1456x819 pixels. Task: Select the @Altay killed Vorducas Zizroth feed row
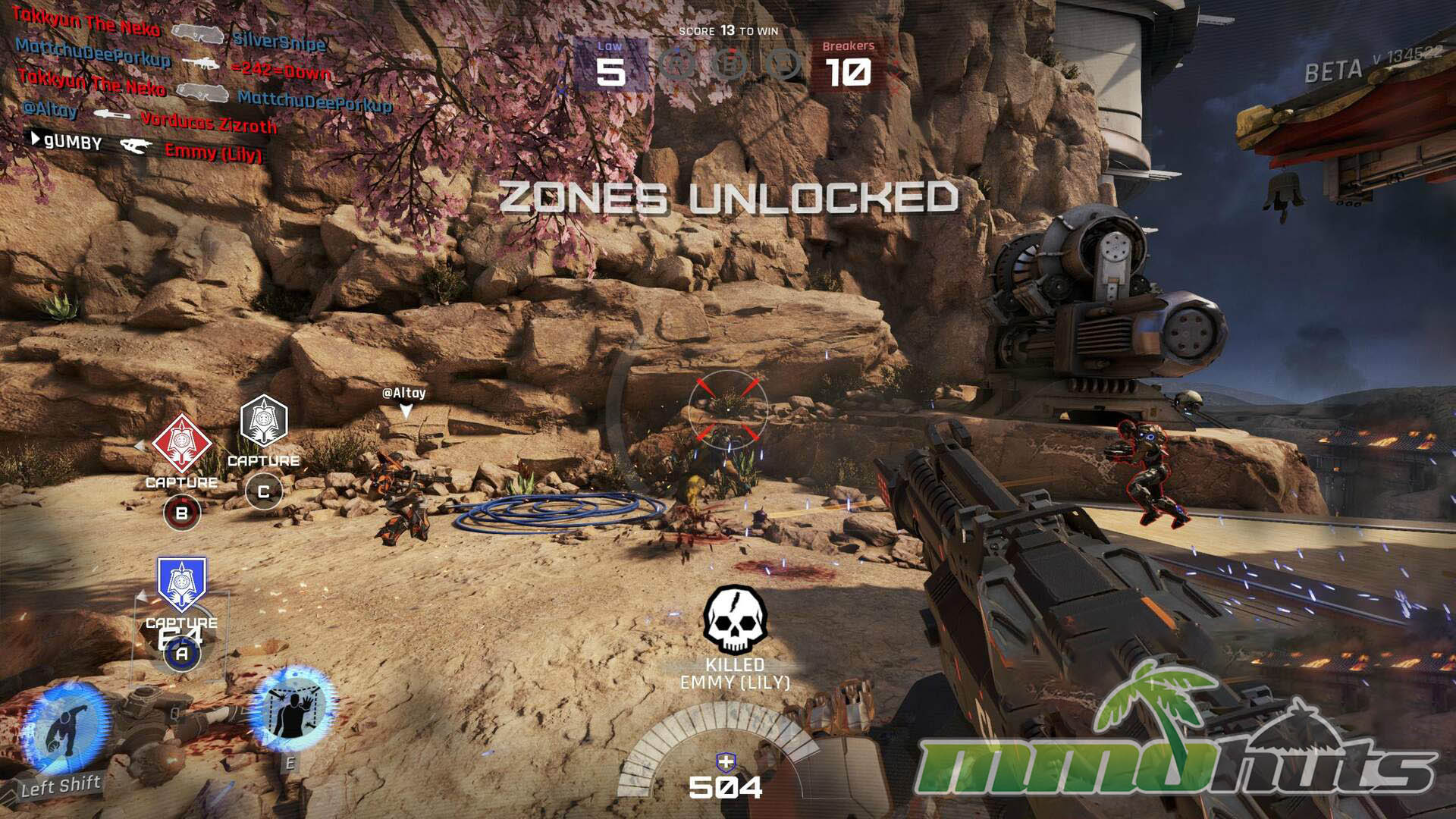pos(150,116)
